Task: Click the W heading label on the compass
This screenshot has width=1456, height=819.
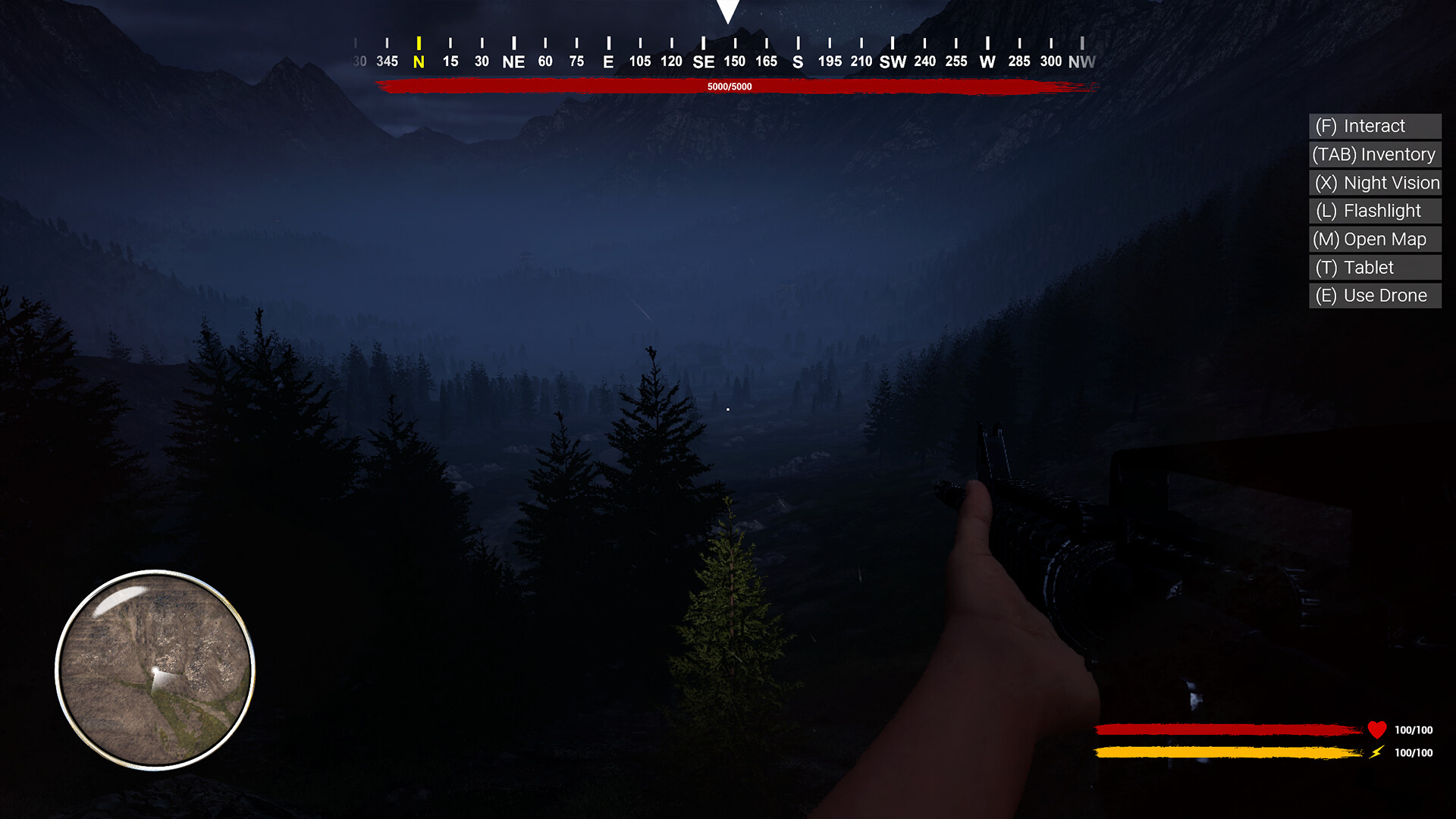Action: tap(987, 61)
